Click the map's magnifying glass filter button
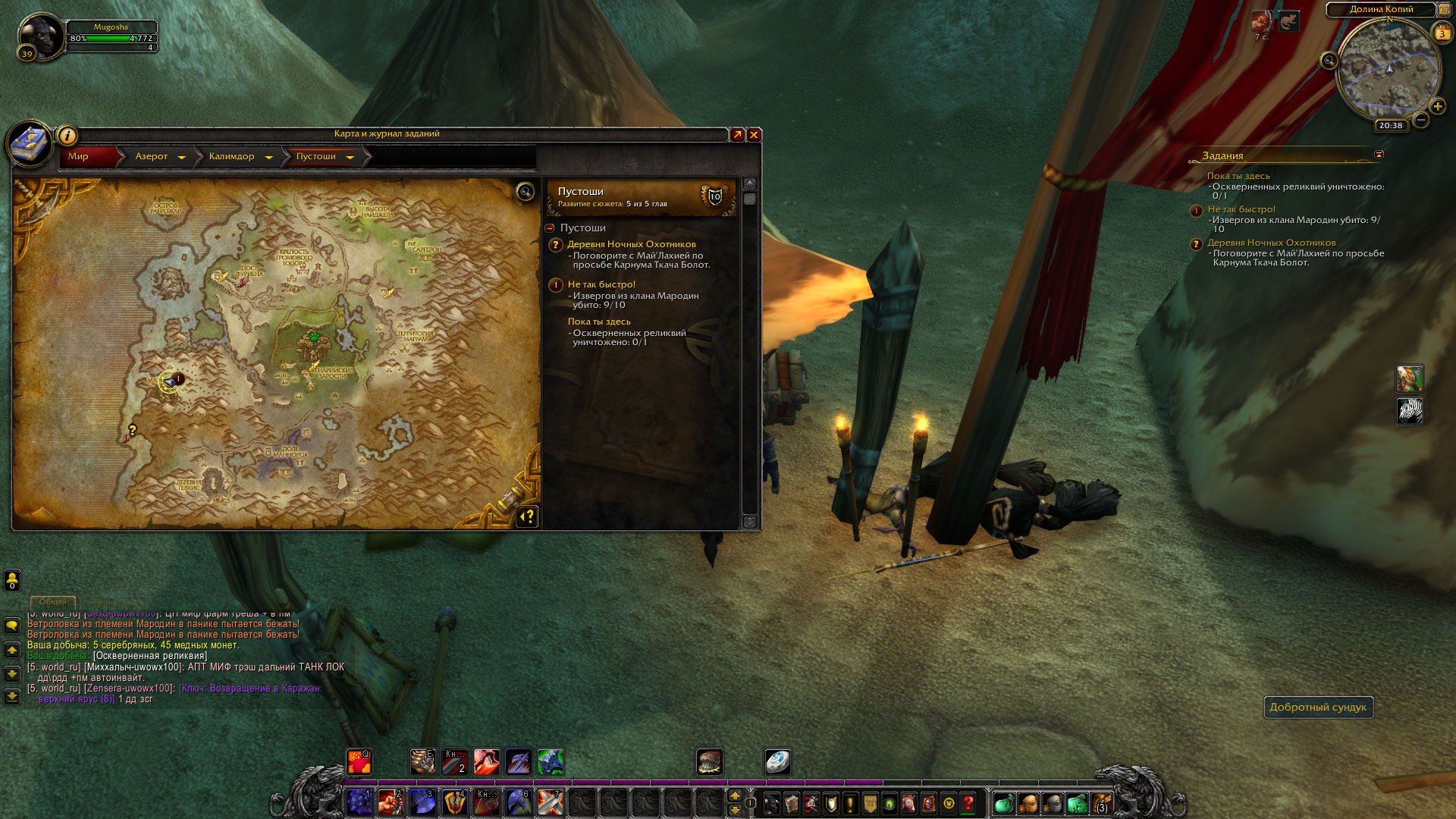The height and width of the screenshot is (819, 1456). (525, 192)
